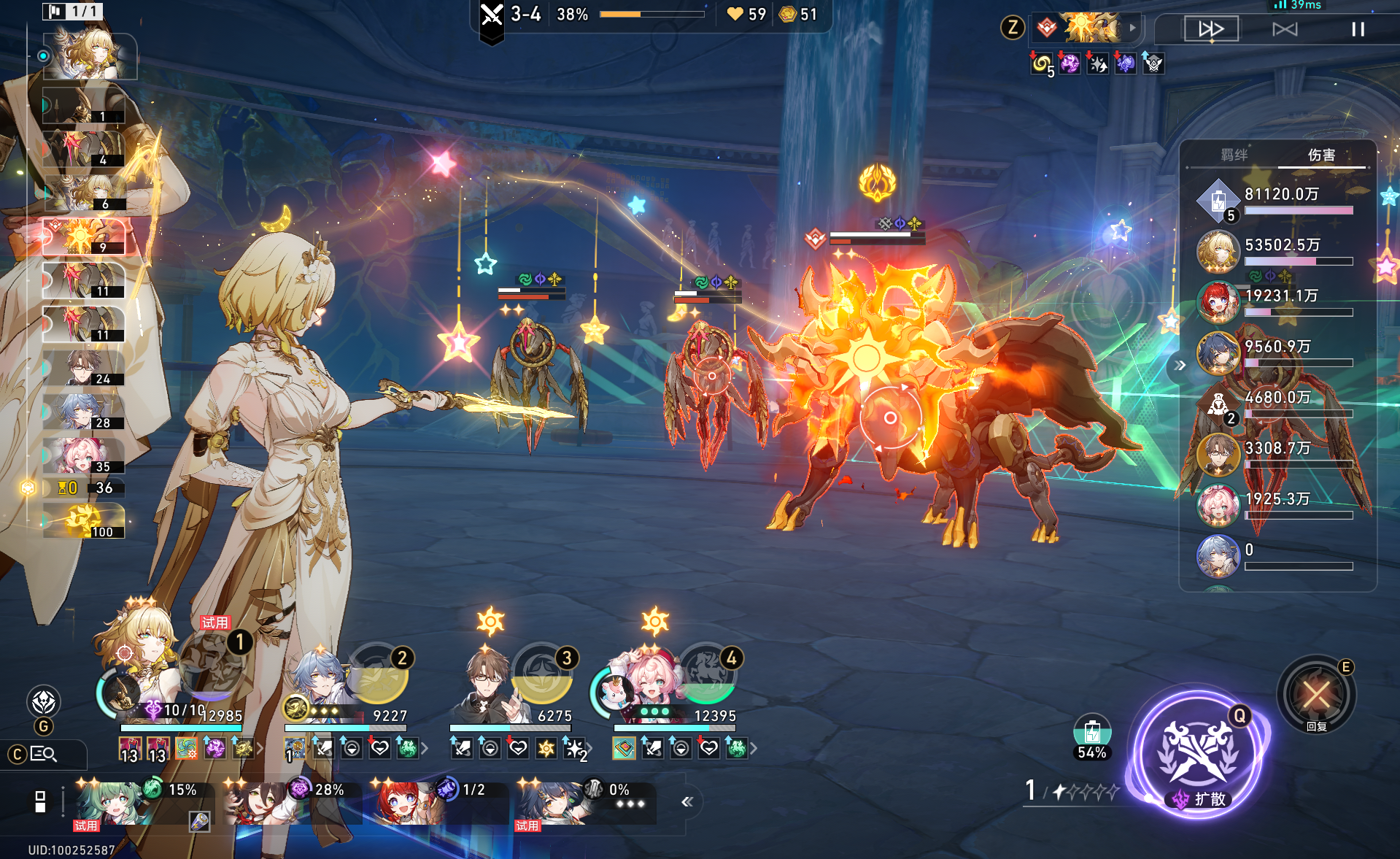Activate the 扩散 ultimate skill
Image resolution: width=1400 pixels, height=859 pixels.
coord(1199,754)
